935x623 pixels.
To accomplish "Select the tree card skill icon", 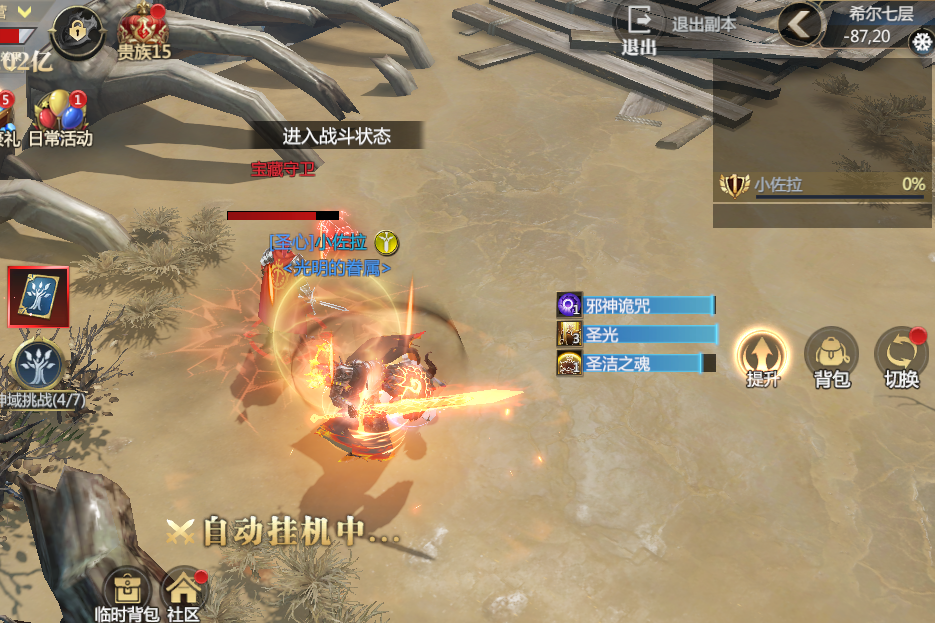I will point(39,297).
